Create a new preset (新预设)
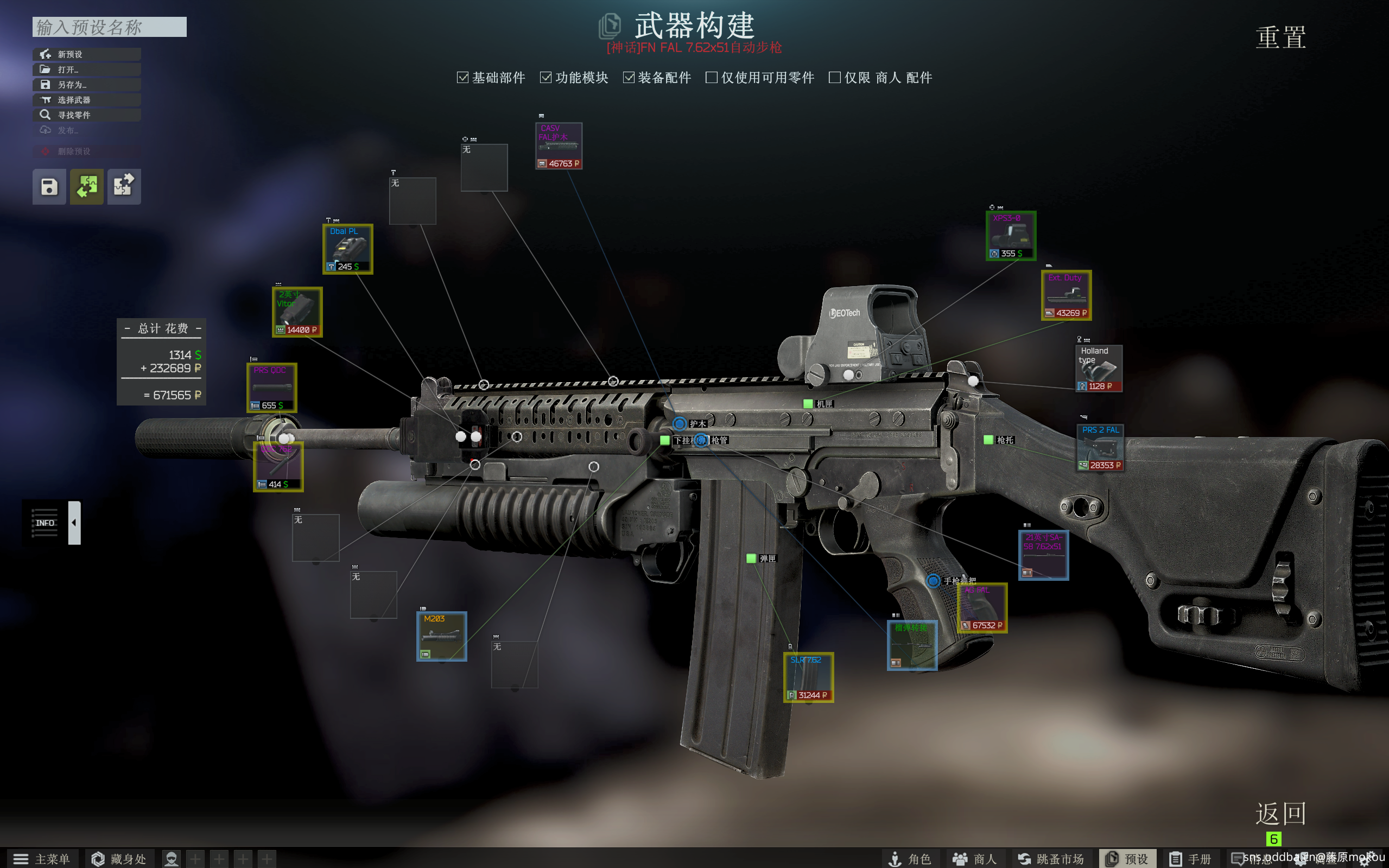1389x868 pixels. point(86,54)
